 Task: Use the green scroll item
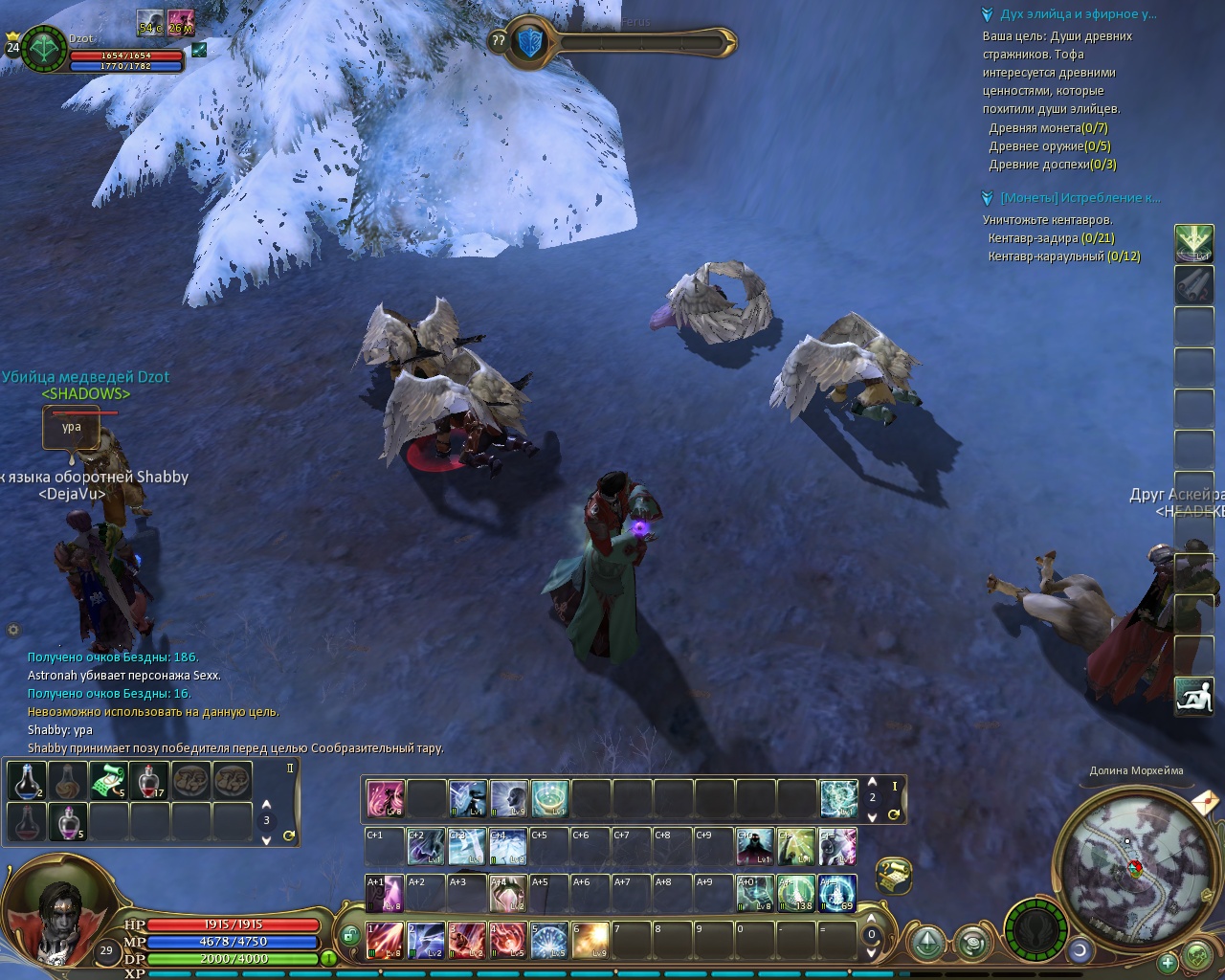coord(109,781)
